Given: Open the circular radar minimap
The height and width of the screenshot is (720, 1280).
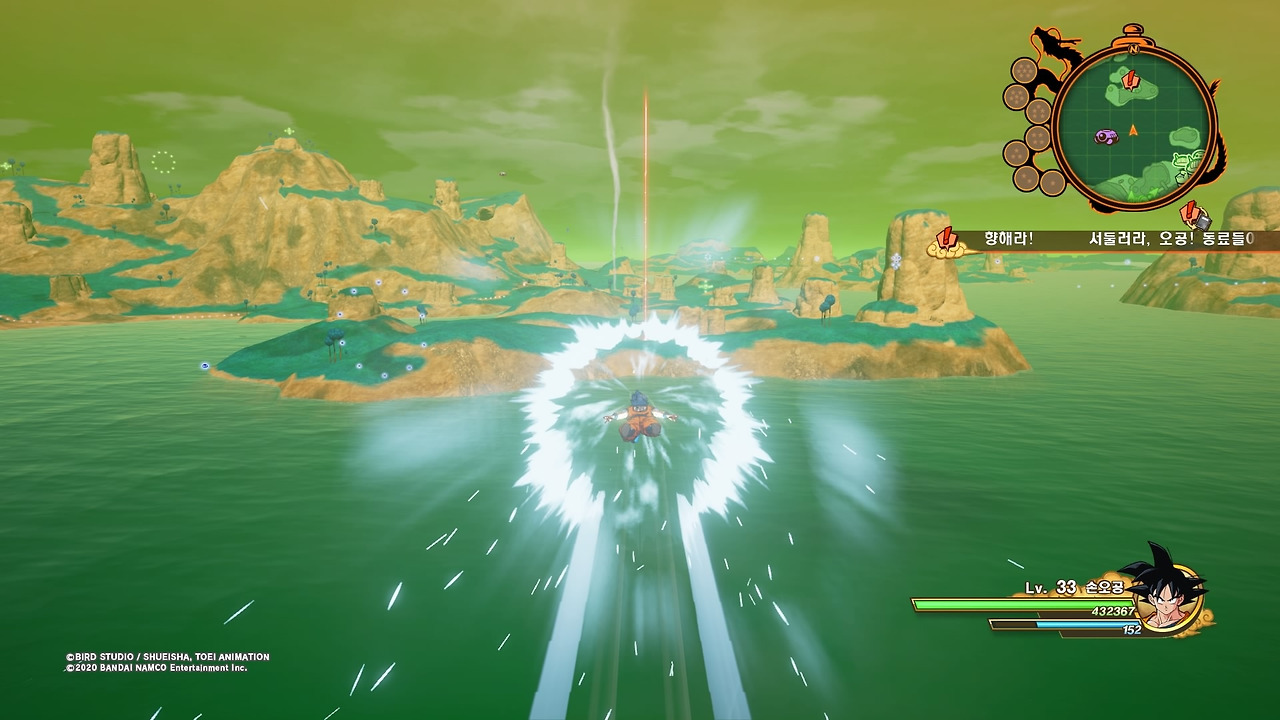Looking at the screenshot, I should (1133, 126).
